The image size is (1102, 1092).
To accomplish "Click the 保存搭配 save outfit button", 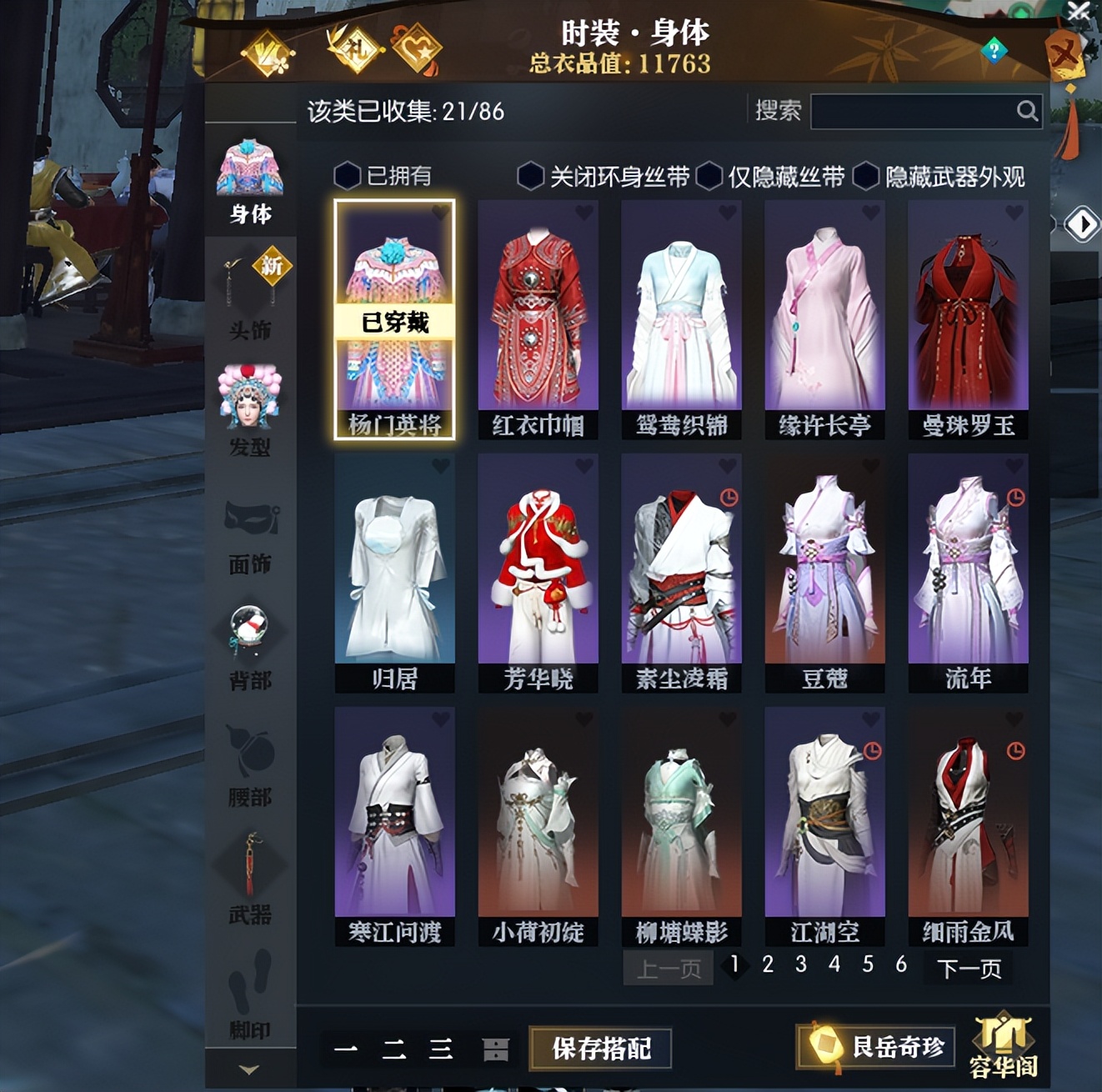I will 602,1049.
